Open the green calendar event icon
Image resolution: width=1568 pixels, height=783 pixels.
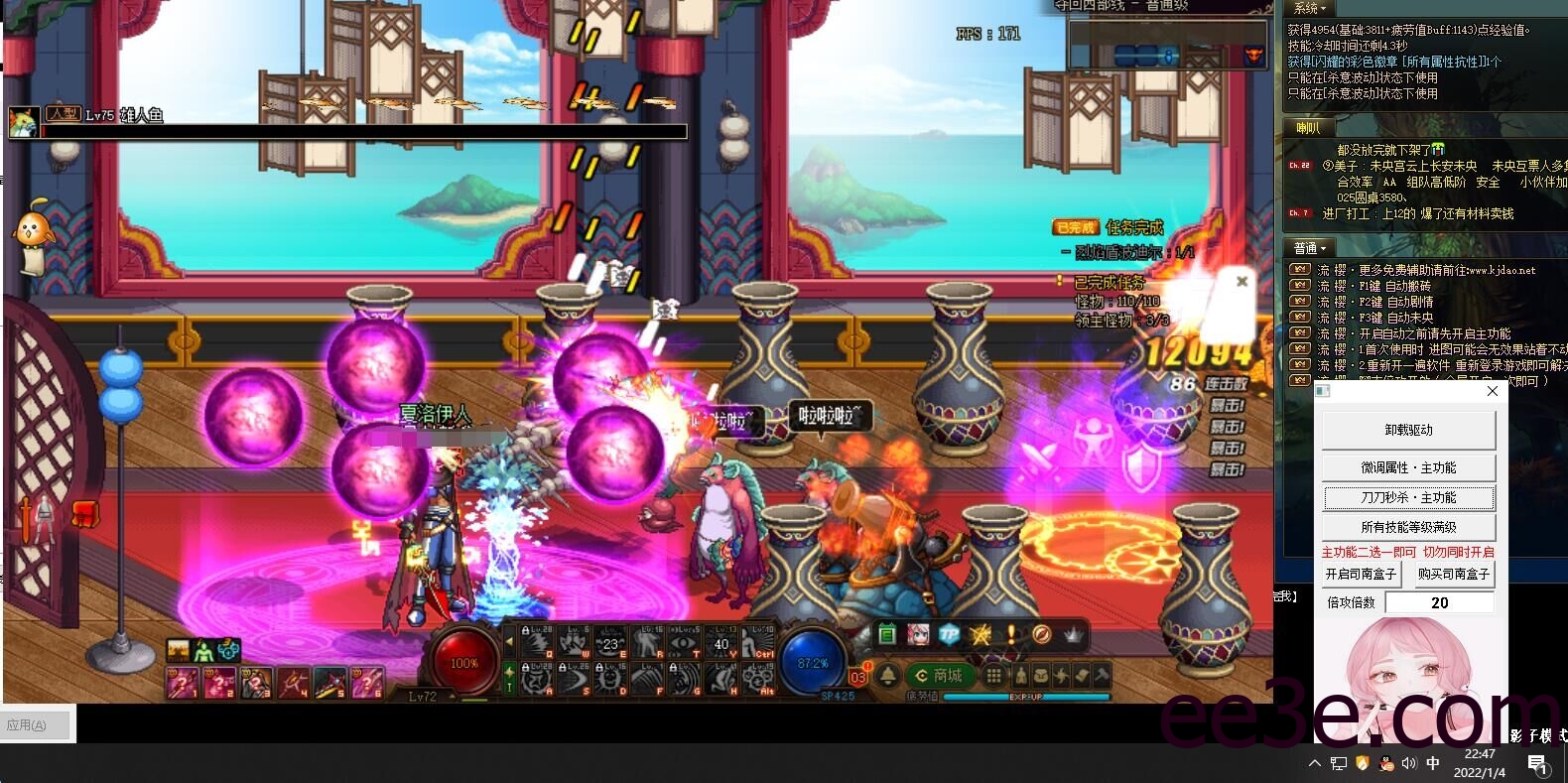pos(887,635)
